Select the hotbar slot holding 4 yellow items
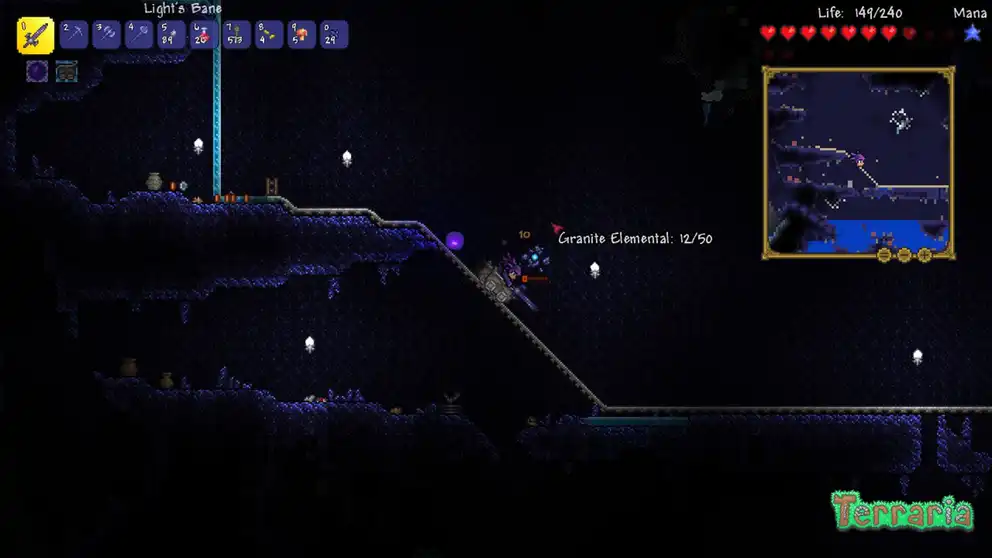The image size is (992, 558). click(x=269, y=35)
